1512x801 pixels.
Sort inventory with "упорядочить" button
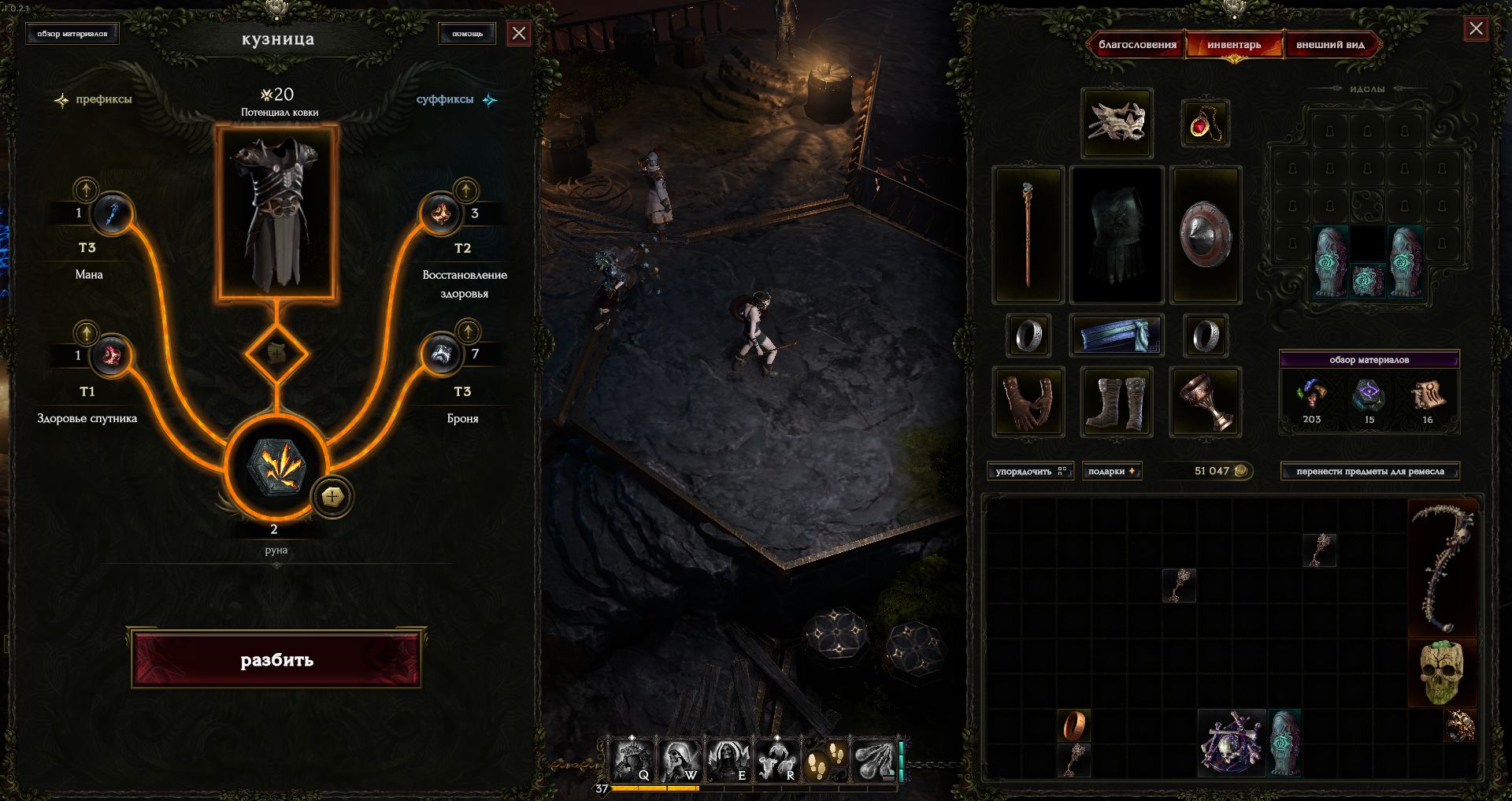click(x=1030, y=471)
